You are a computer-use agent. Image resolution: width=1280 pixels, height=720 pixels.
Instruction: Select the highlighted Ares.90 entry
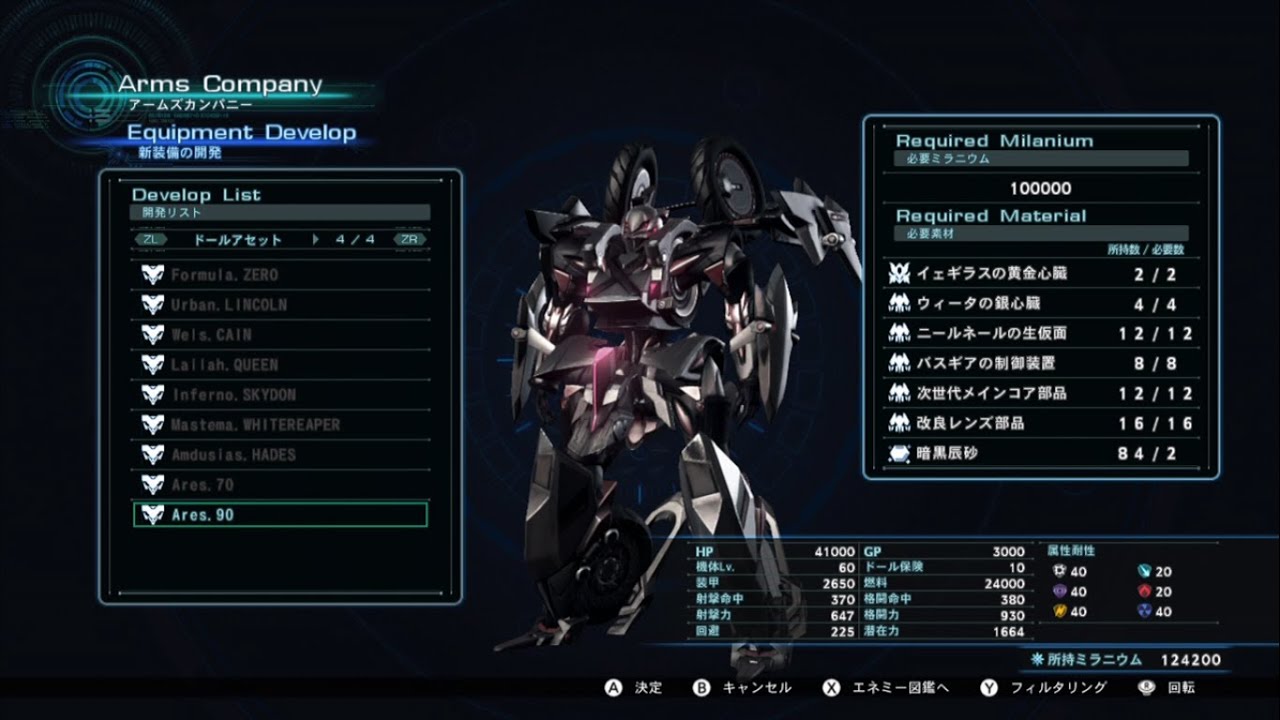click(x=280, y=515)
